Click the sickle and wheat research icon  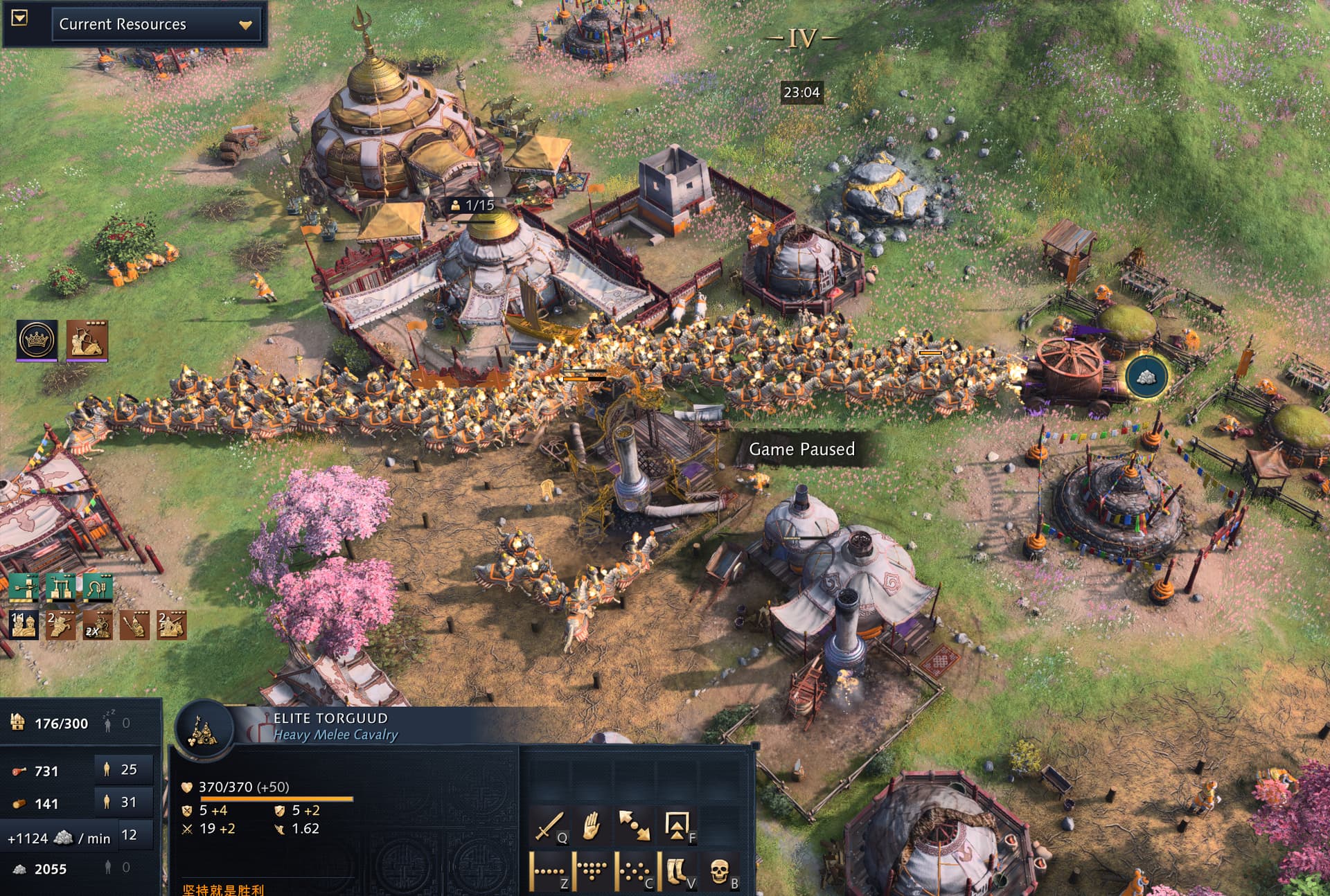pyautogui.click(x=98, y=587)
